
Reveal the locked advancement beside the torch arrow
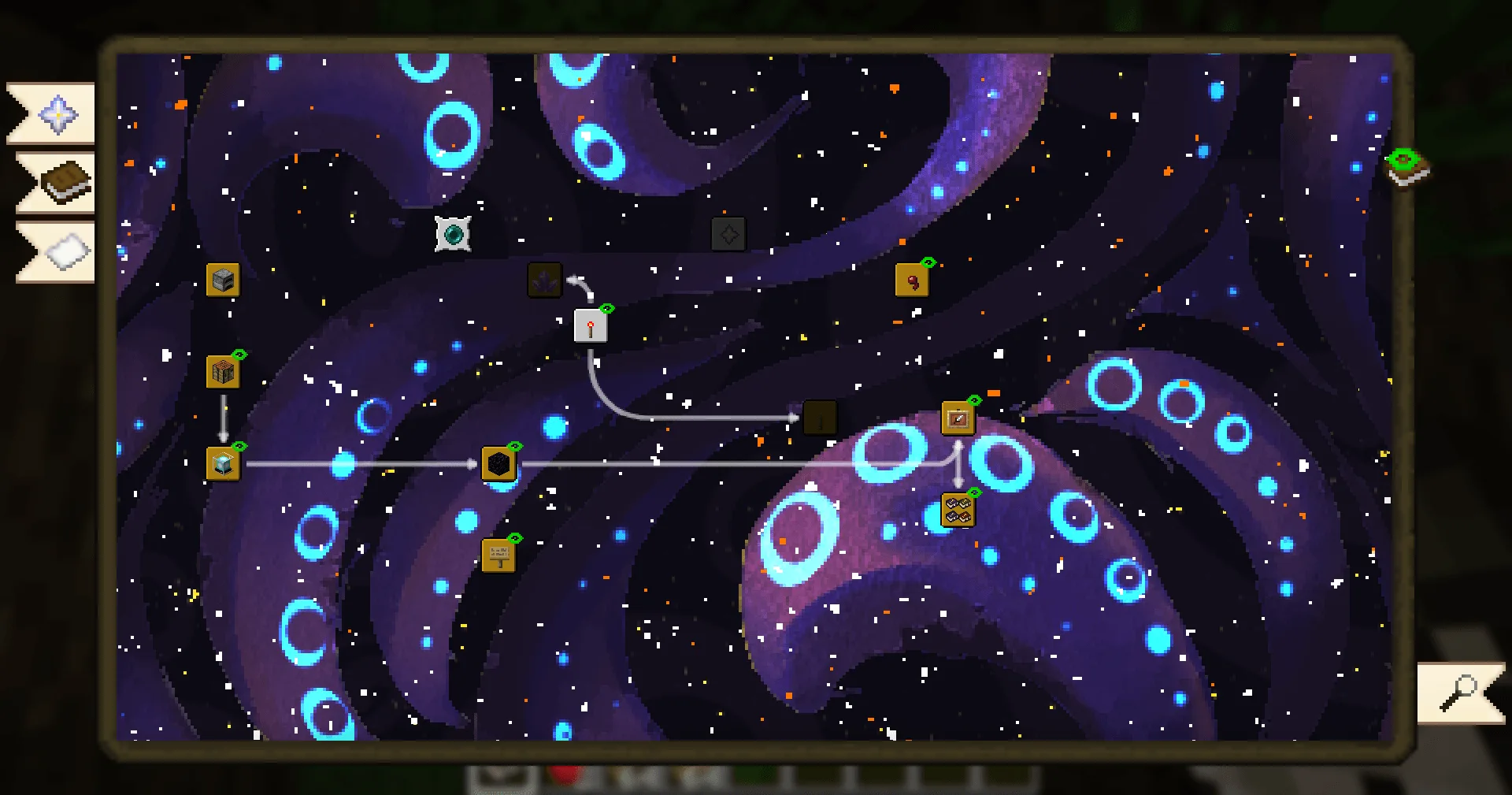tap(821, 418)
